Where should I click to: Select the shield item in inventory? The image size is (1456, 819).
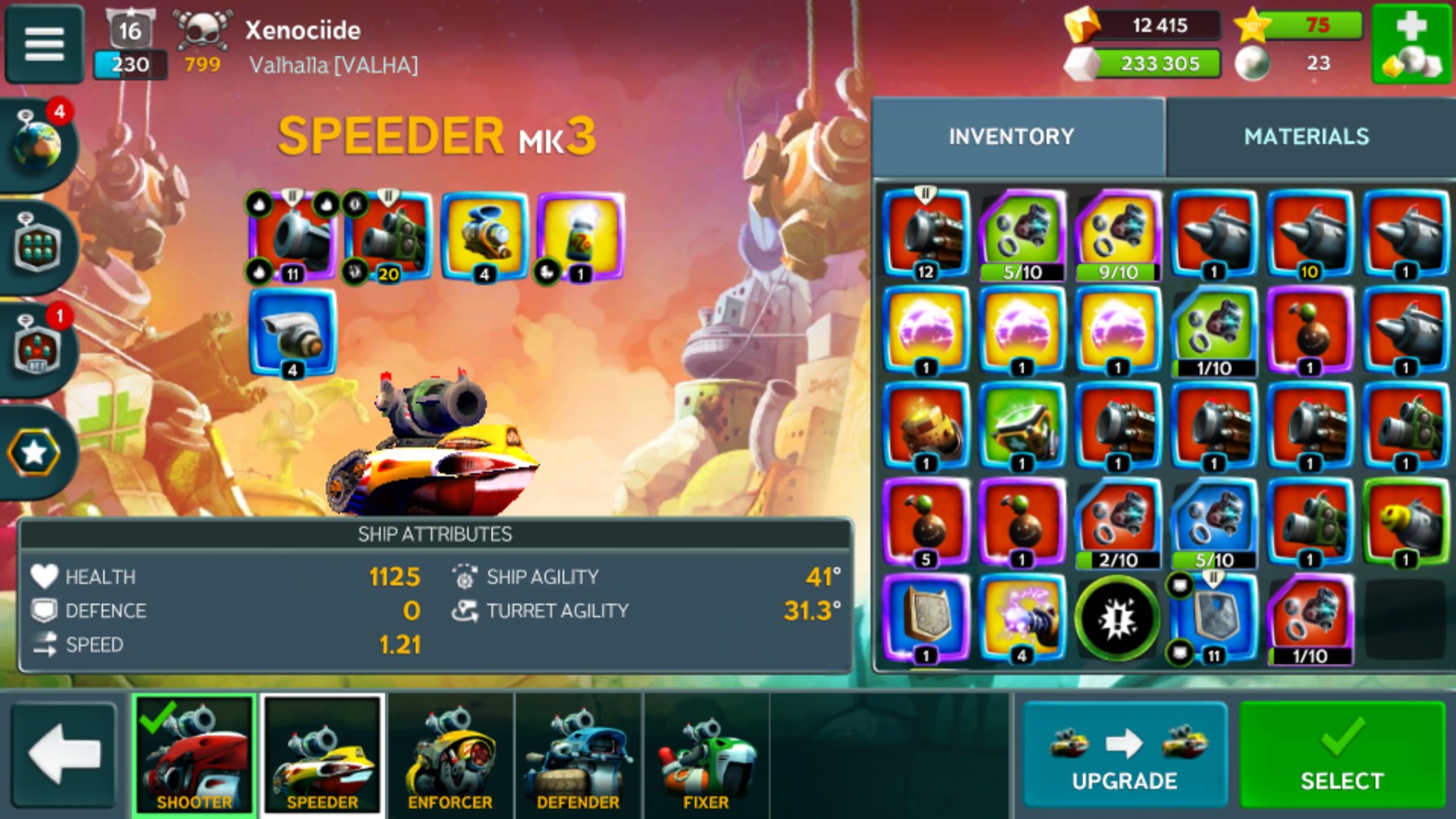tap(926, 618)
